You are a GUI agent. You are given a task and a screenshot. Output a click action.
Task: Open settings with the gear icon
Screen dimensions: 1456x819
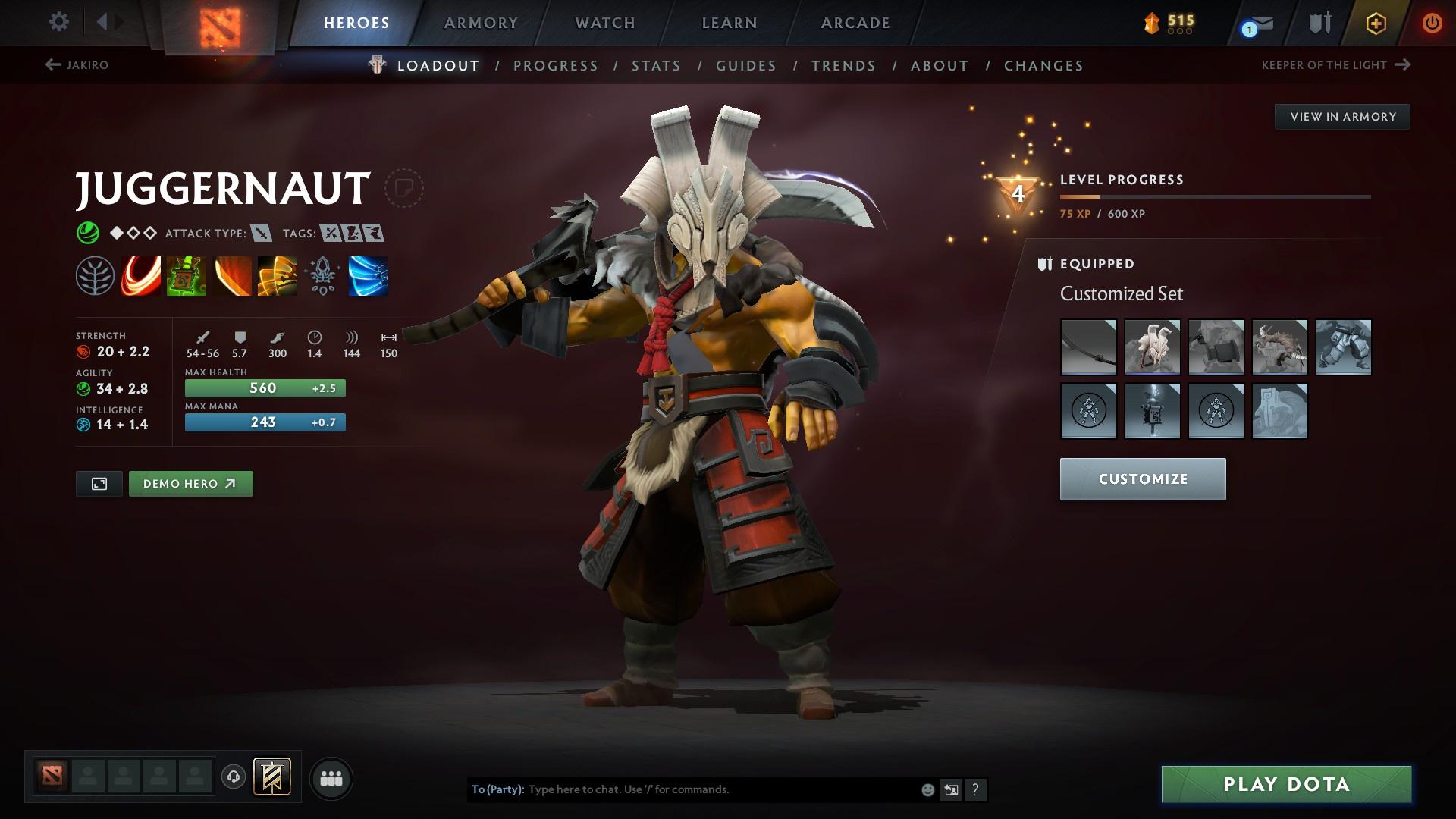[58, 22]
